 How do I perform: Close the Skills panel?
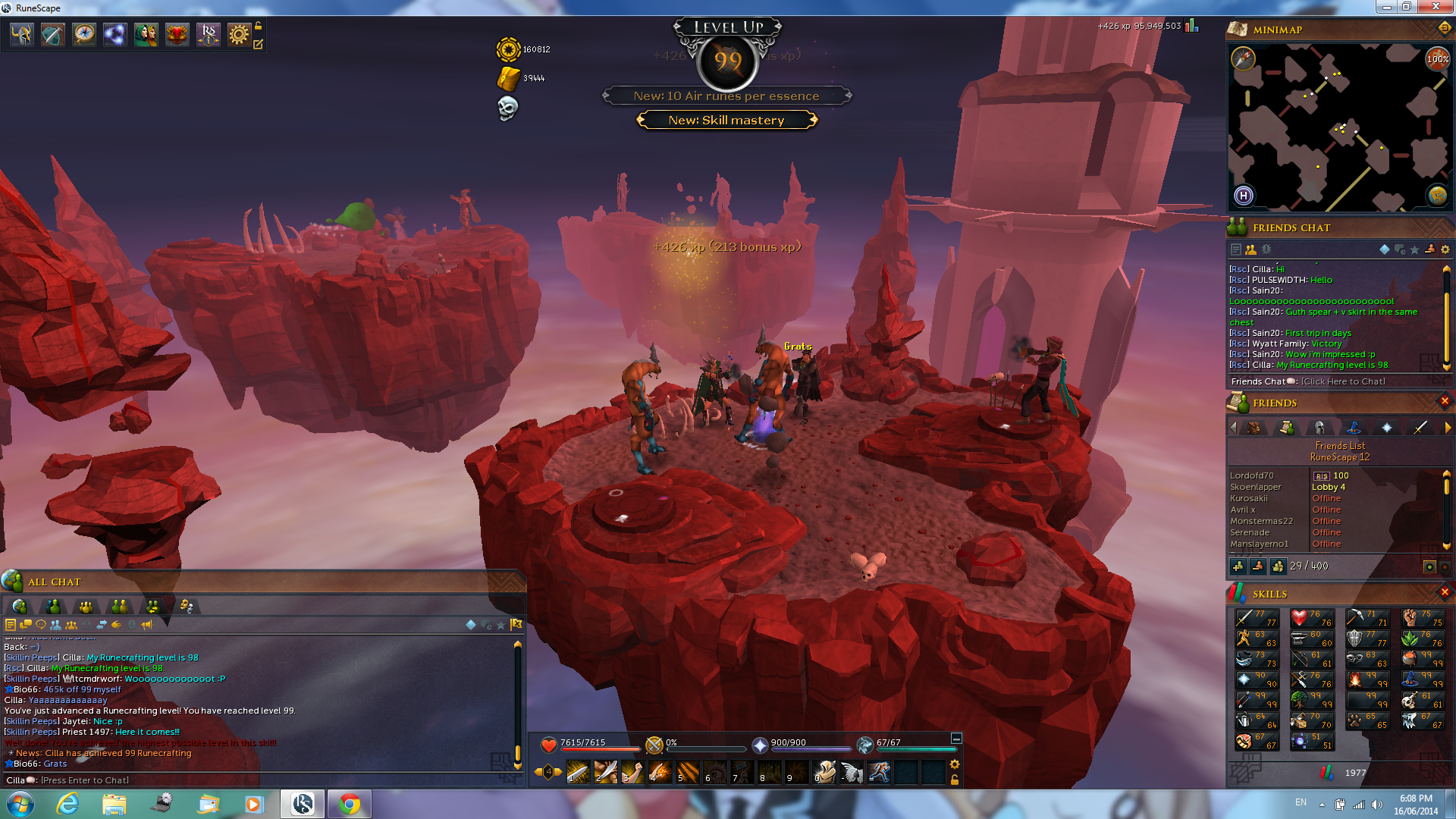[x=1444, y=592]
